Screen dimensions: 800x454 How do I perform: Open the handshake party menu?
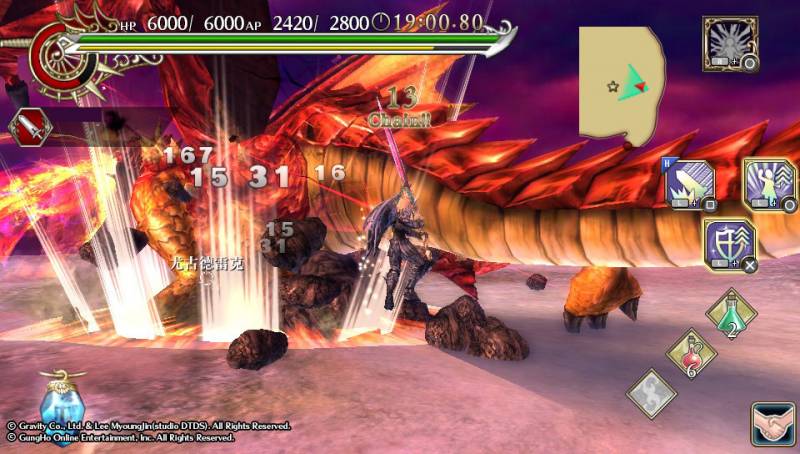[773, 424]
